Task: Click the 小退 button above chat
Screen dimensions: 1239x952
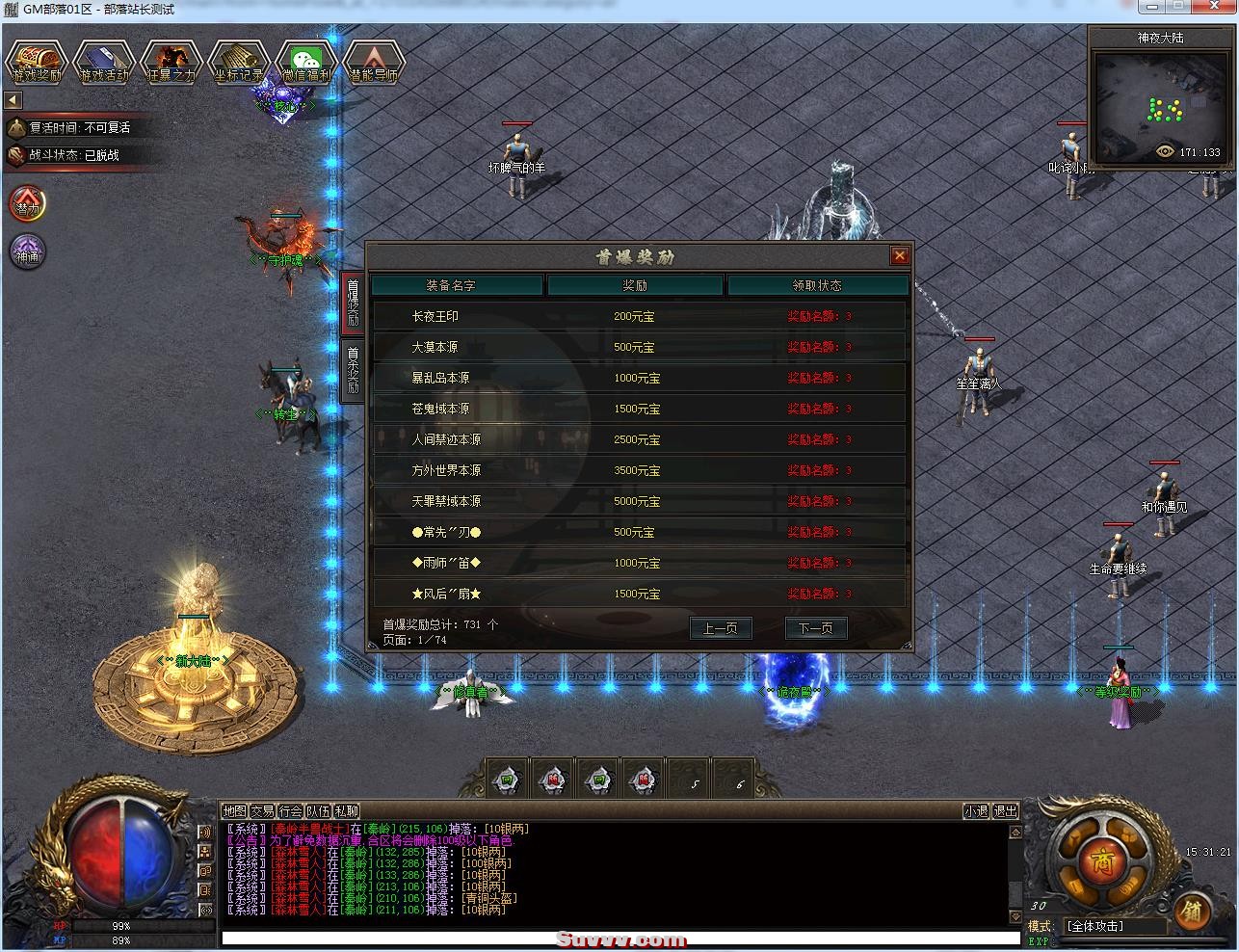Action: [976, 811]
